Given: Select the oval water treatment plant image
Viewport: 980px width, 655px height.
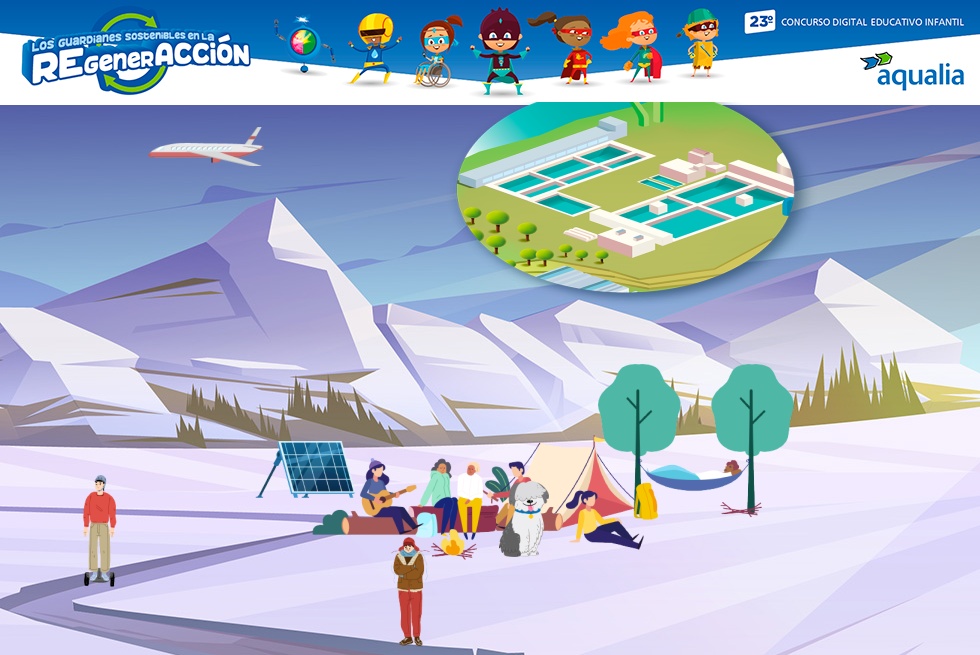Looking at the screenshot, I should (x=625, y=197).
